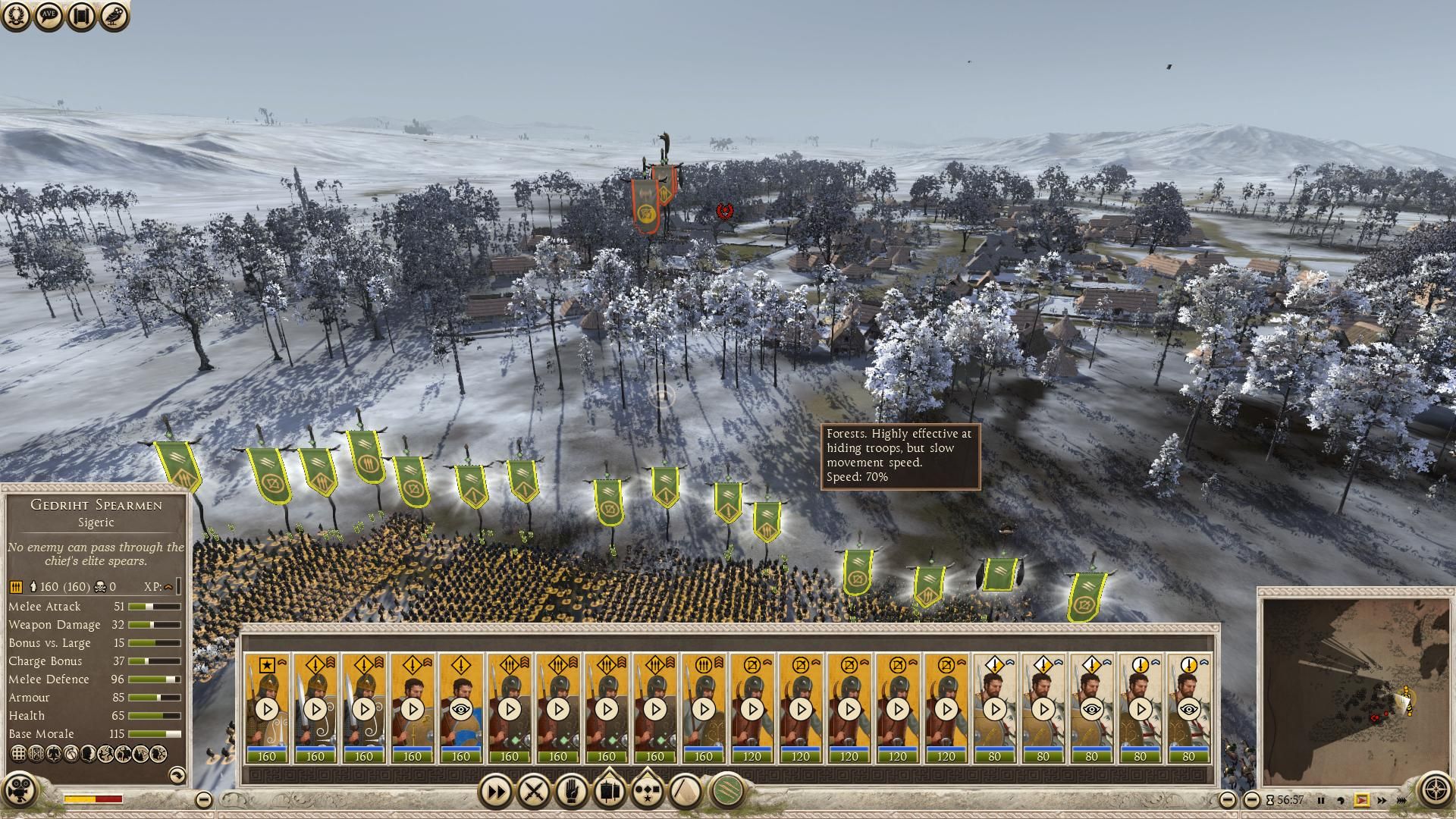Toggle run with the double-arrow order button
The height and width of the screenshot is (819, 1456).
(496, 792)
